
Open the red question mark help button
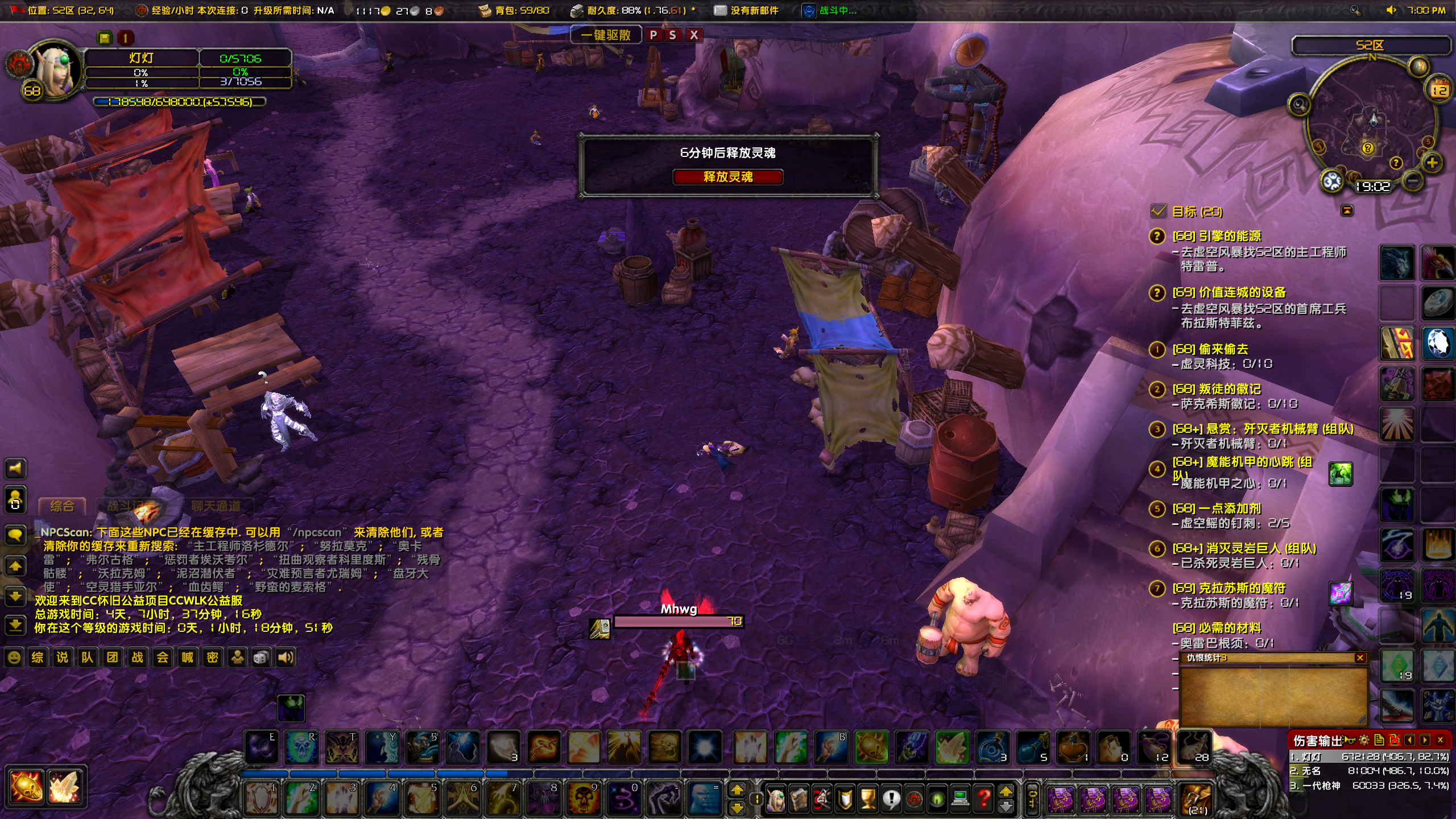983,799
